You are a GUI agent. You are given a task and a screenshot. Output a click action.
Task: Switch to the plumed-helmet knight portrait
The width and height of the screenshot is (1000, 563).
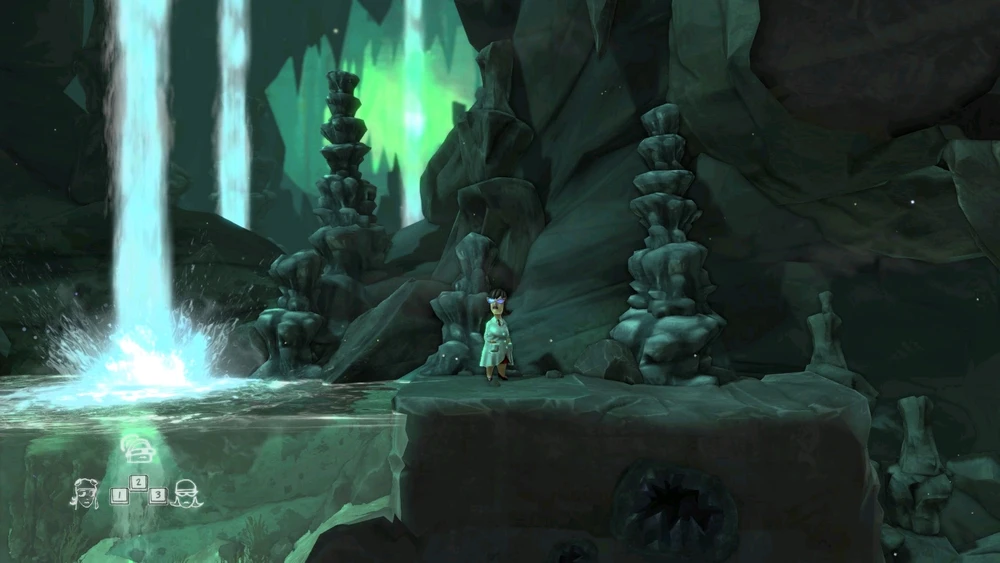(136, 450)
